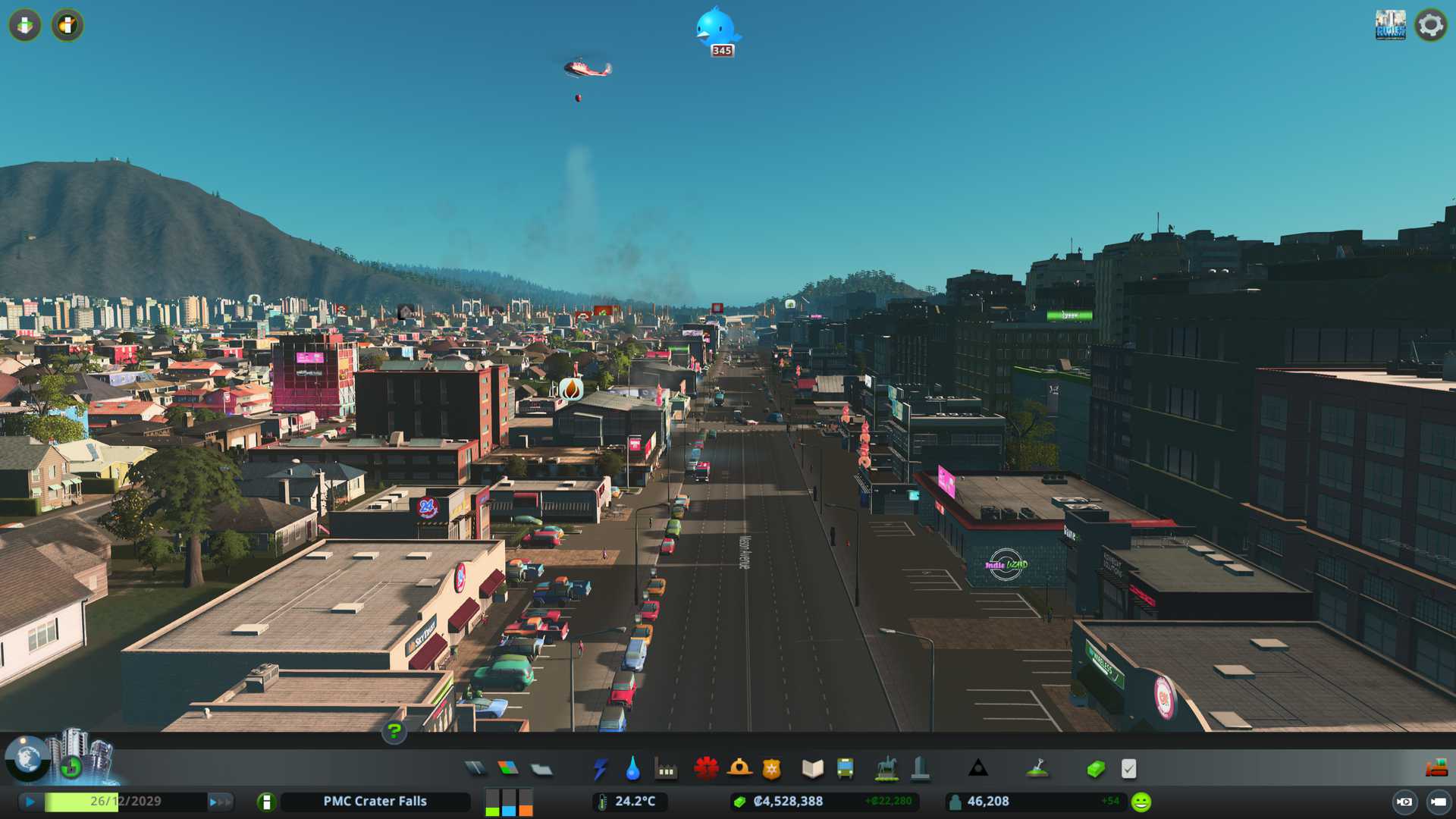Select the Public Transport bus icon

845,769
